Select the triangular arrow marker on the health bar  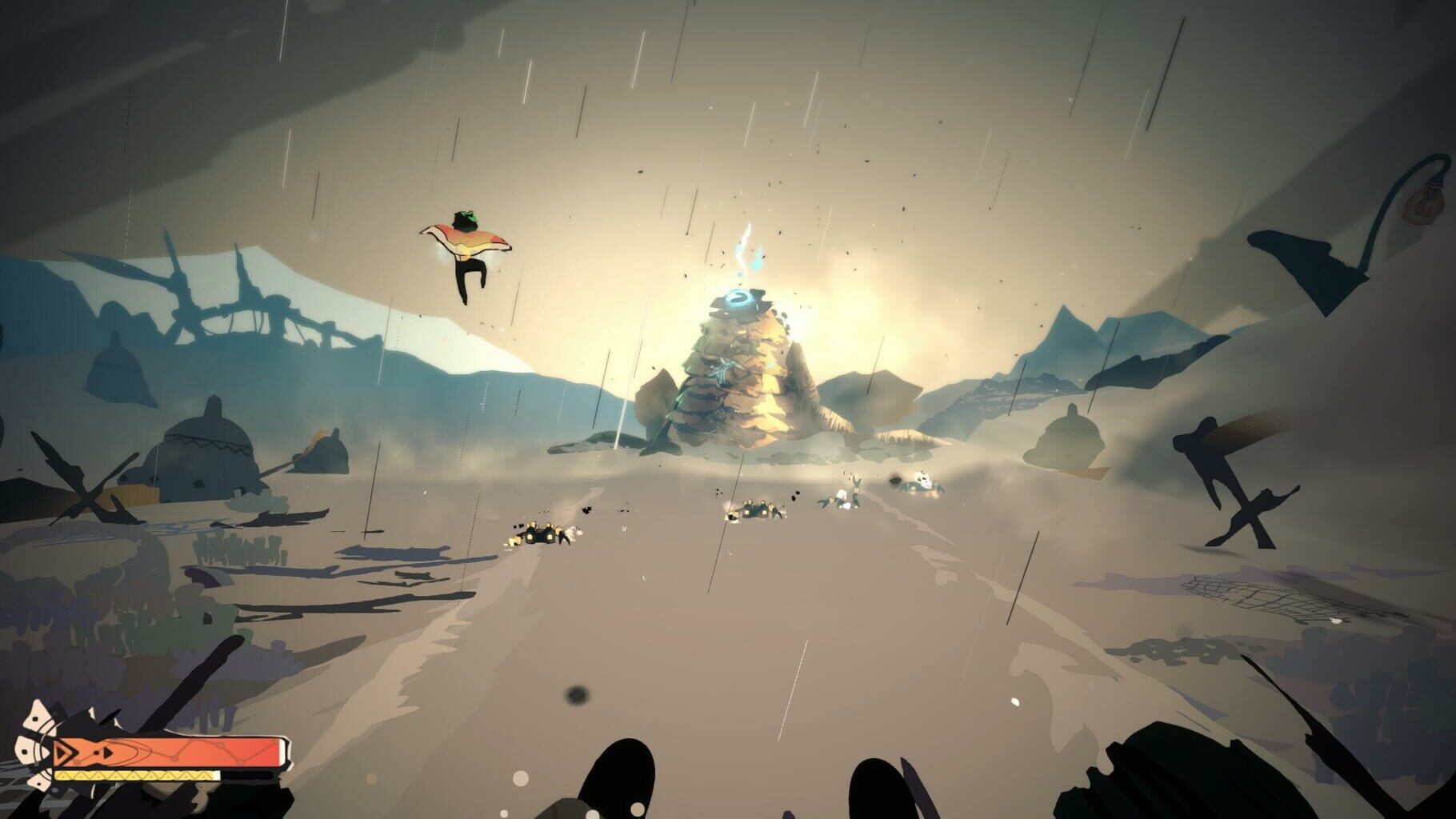pos(65,752)
